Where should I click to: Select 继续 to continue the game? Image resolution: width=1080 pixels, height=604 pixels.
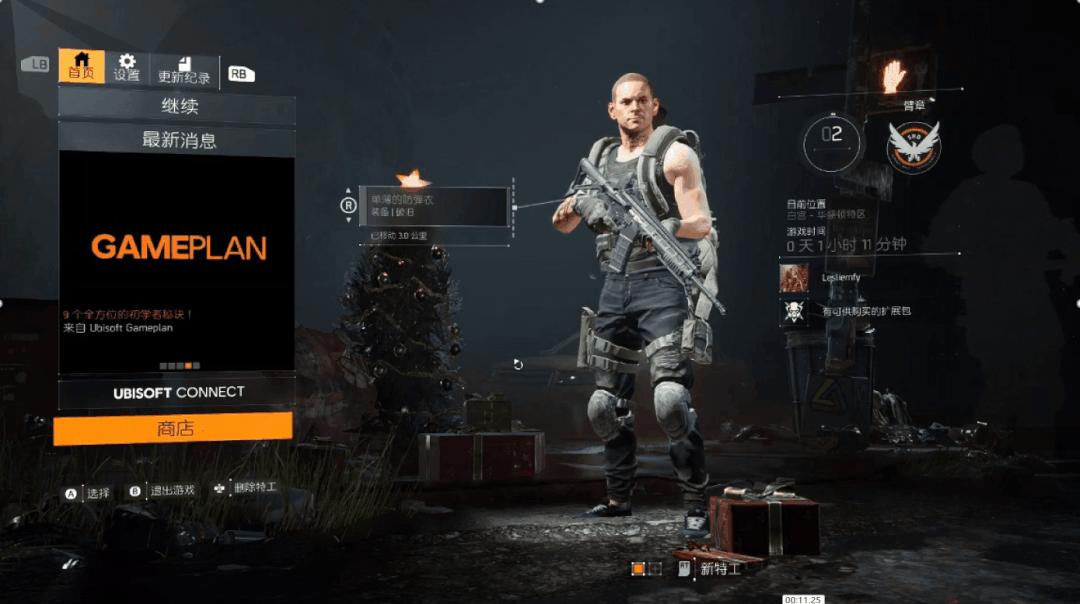[x=177, y=107]
